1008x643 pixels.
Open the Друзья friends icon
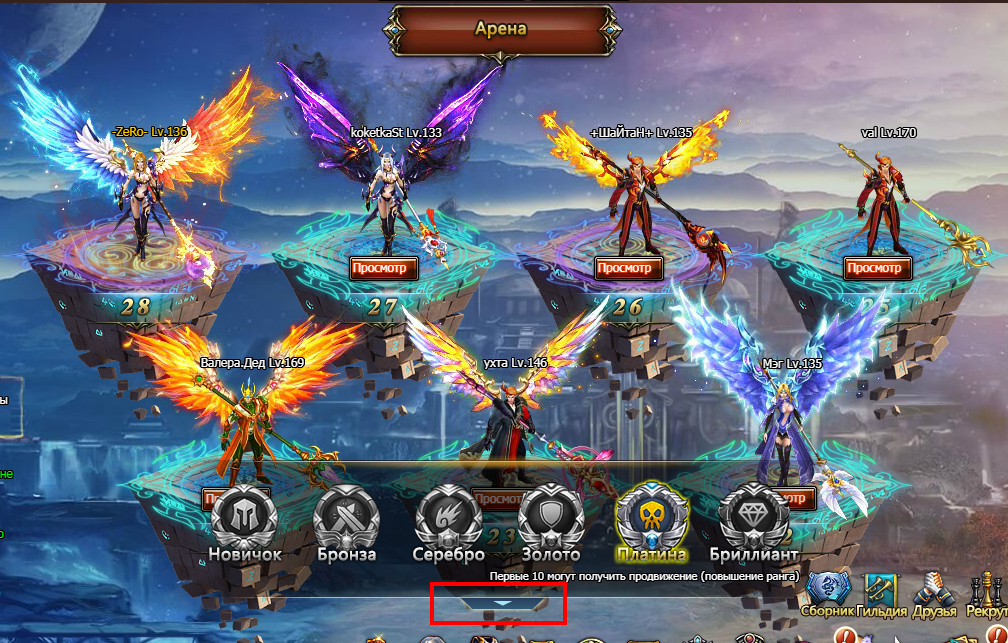(934, 592)
